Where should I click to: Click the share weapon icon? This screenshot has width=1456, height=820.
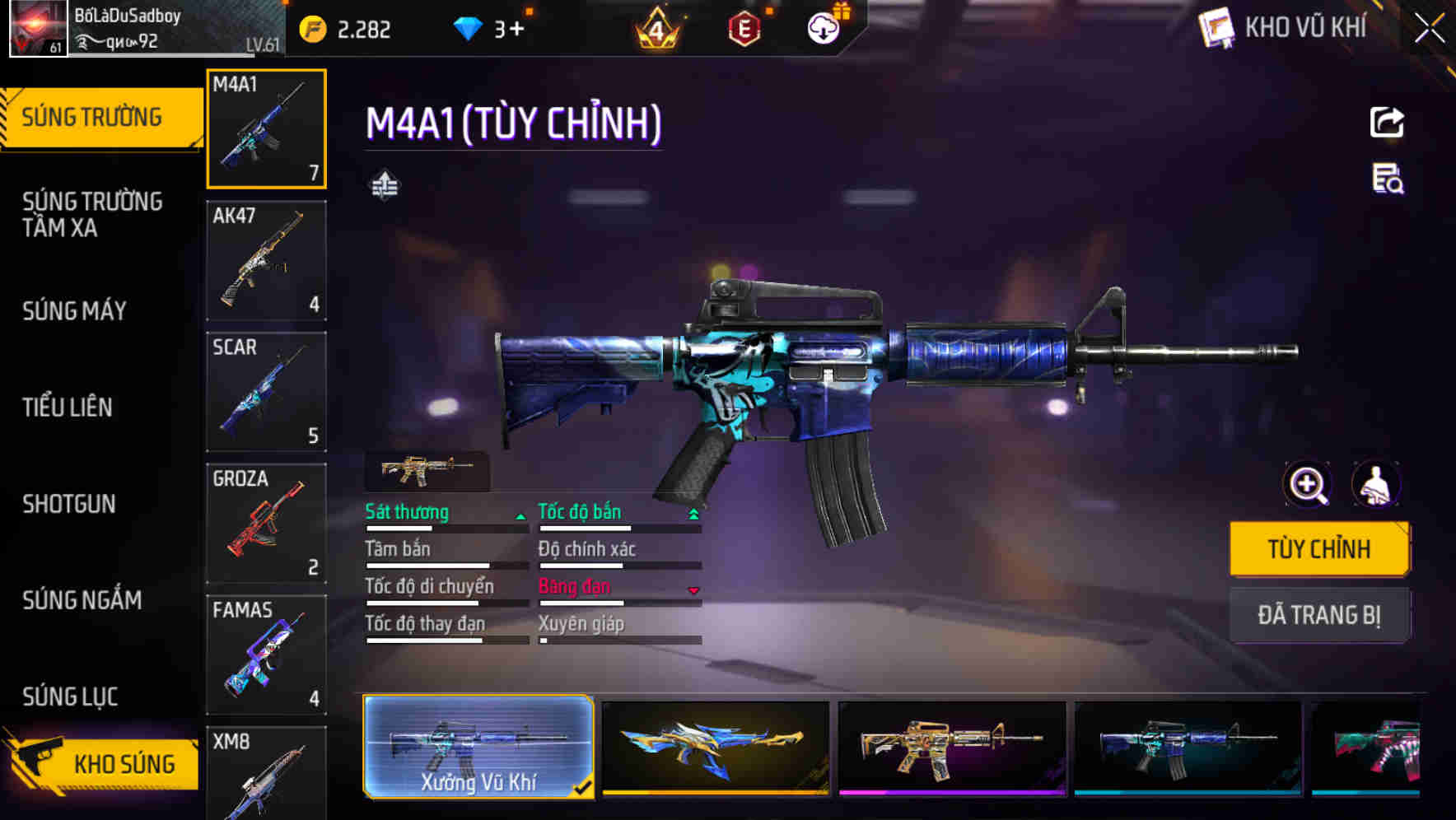pos(1387,122)
